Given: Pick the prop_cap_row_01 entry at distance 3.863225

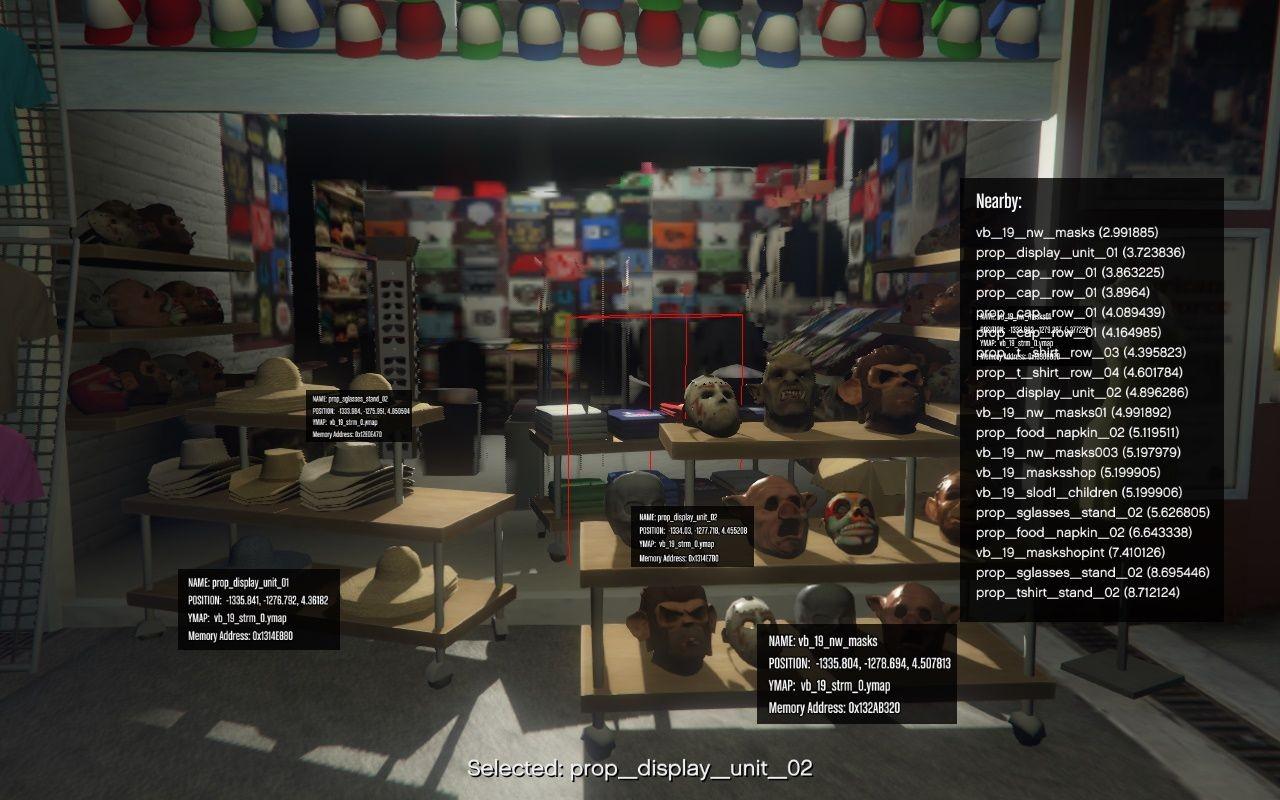Looking at the screenshot, I should 1070,272.
